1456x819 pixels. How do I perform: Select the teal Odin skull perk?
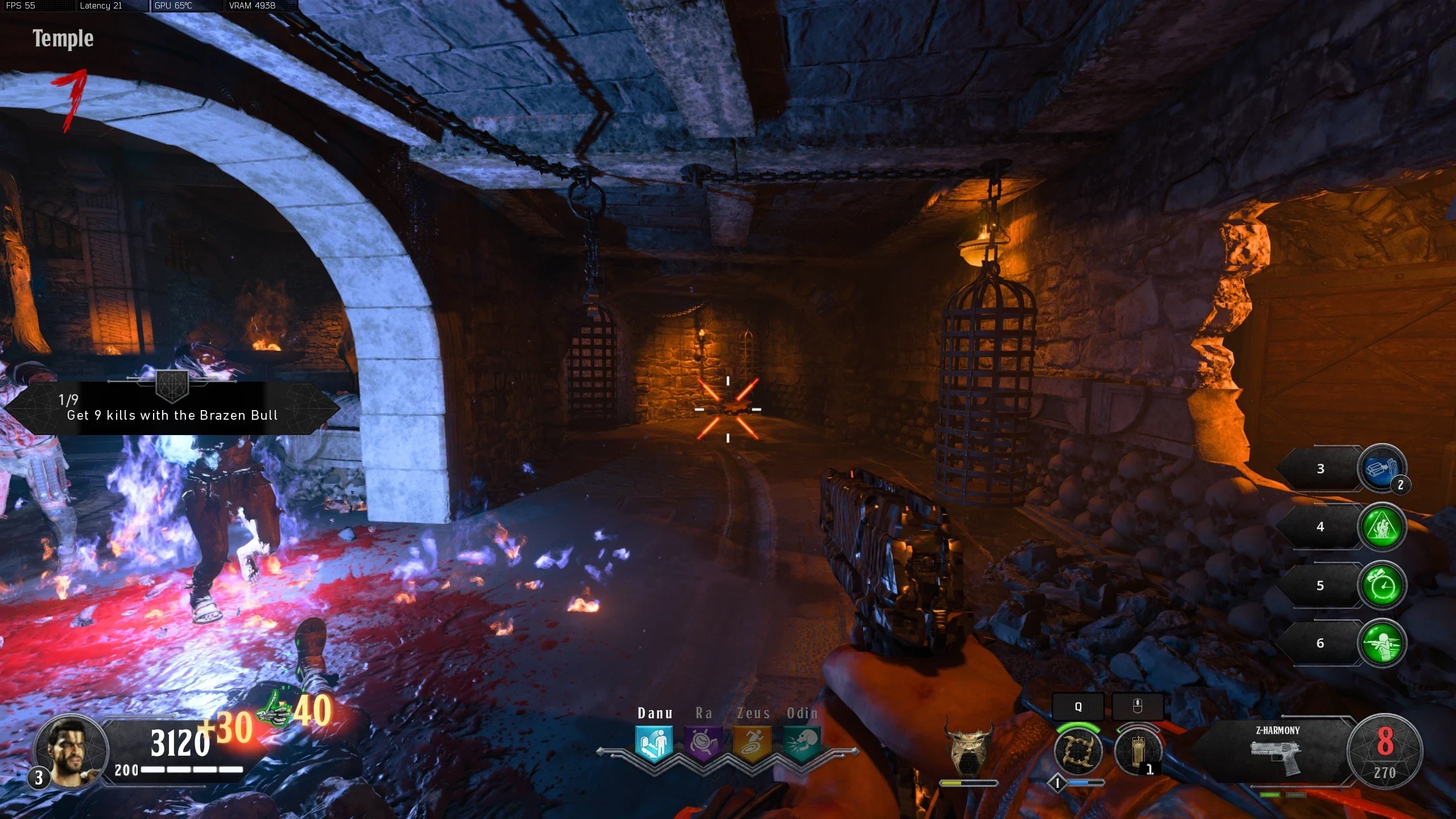[801, 743]
